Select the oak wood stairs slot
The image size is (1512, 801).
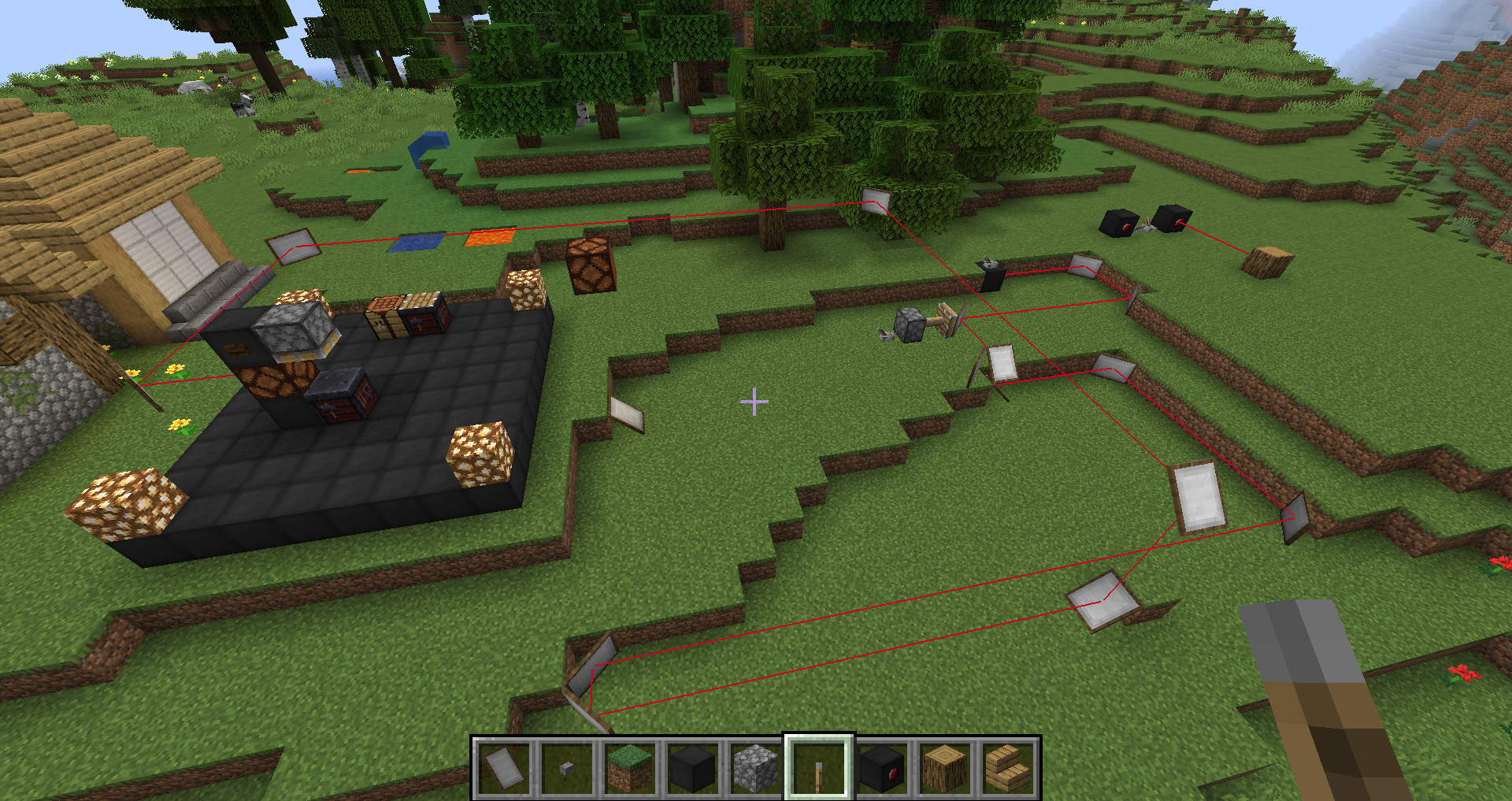[x=1008, y=768]
